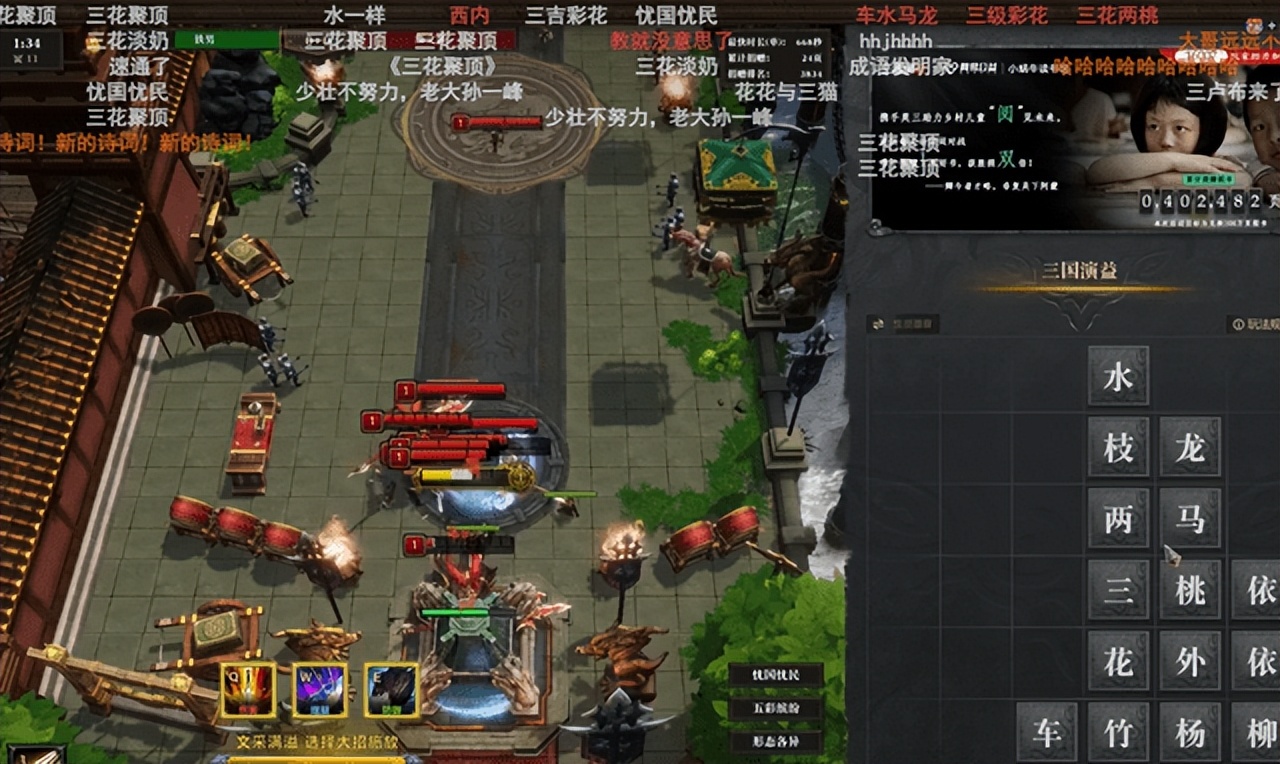Screen dimensions: 1280x764
Task: Choose the 车 character tile
Action: [x=1047, y=732]
